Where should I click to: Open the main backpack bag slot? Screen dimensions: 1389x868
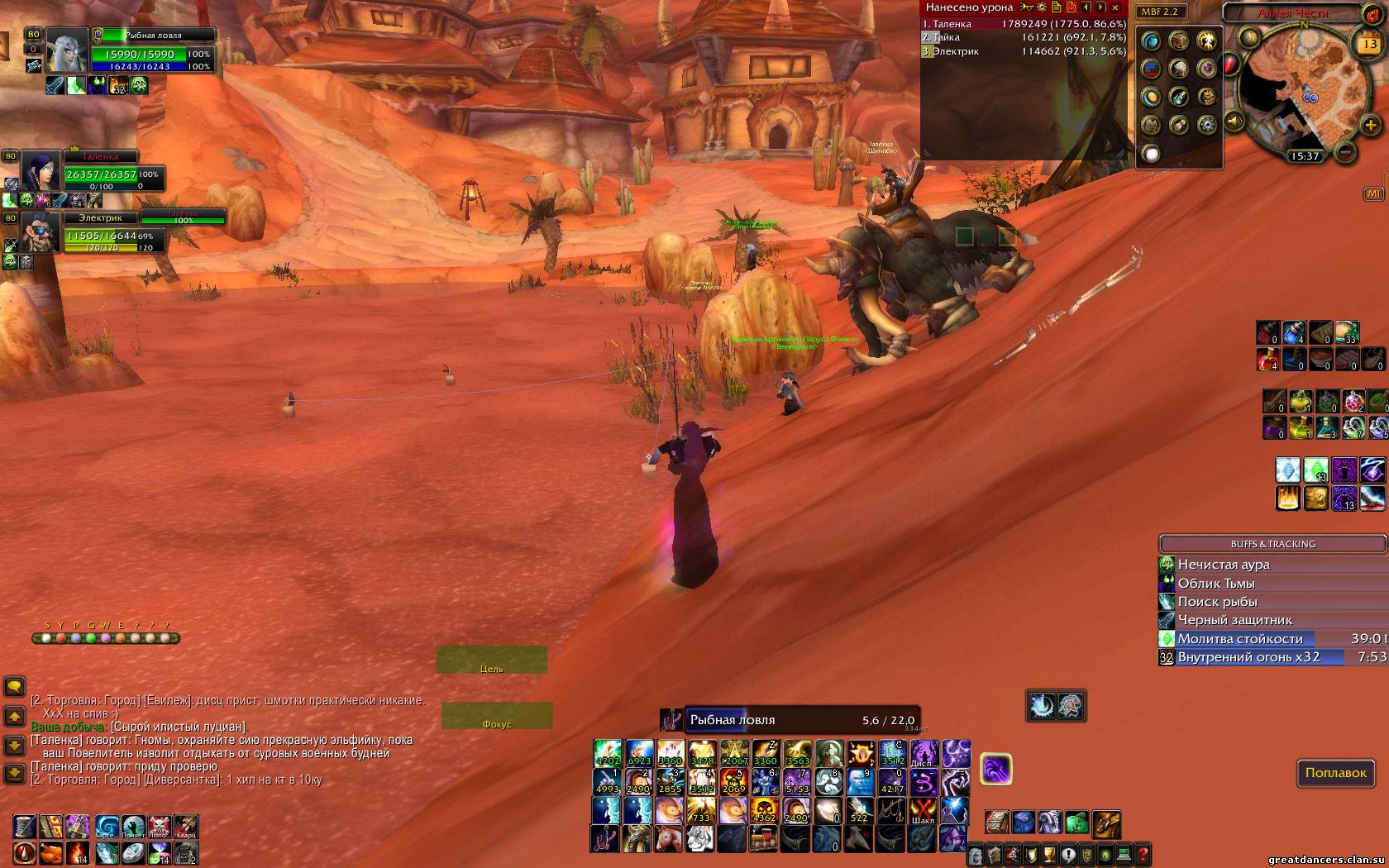click(1106, 823)
